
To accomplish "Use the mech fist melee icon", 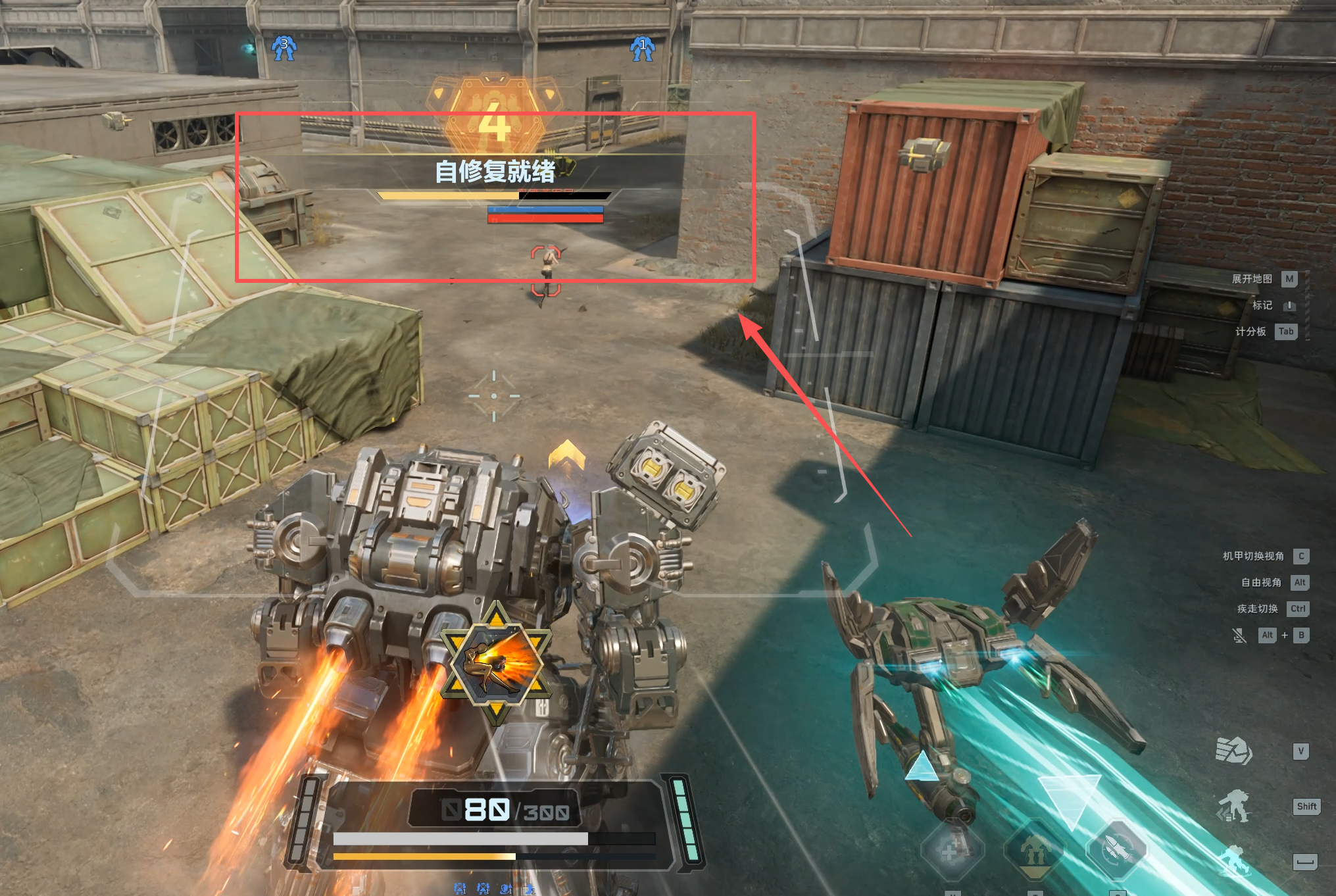I will coord(1233,751).
